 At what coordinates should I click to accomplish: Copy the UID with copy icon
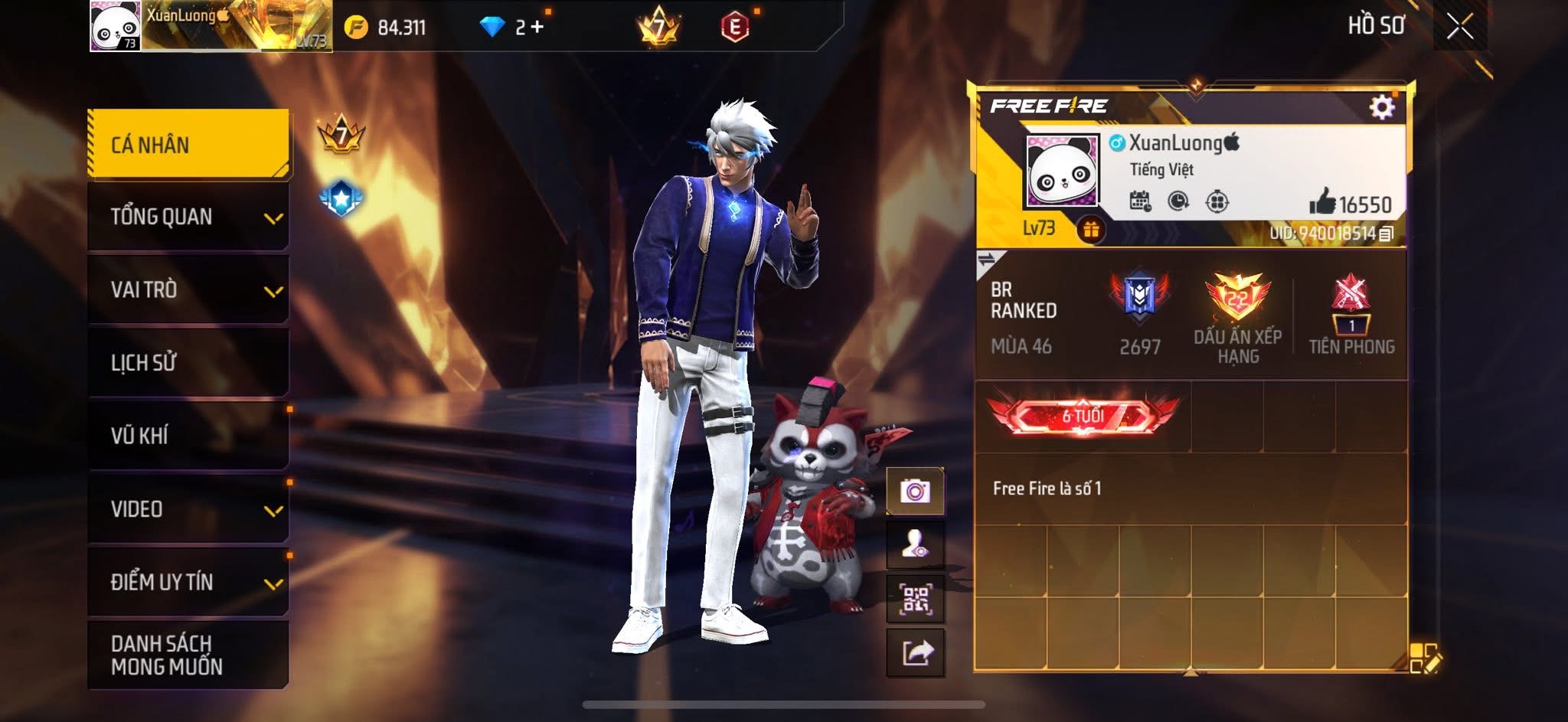(x=1386, y=234)
